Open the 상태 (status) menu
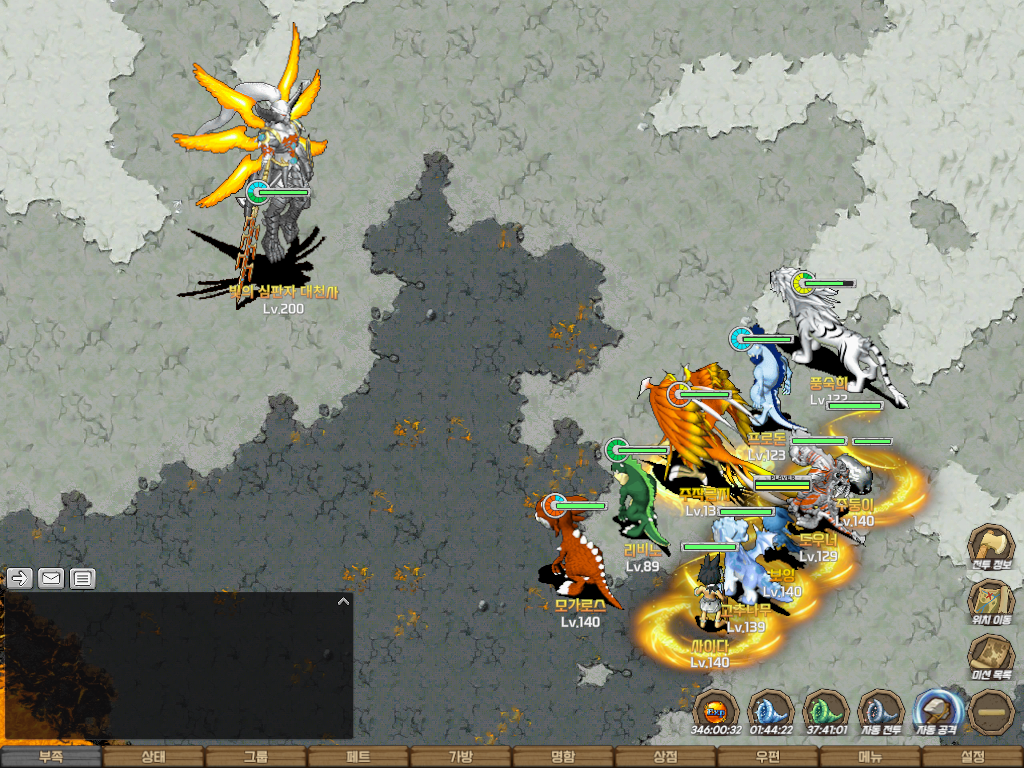Viewport: 1024px width, 768px height. click(x=153, y=757)
